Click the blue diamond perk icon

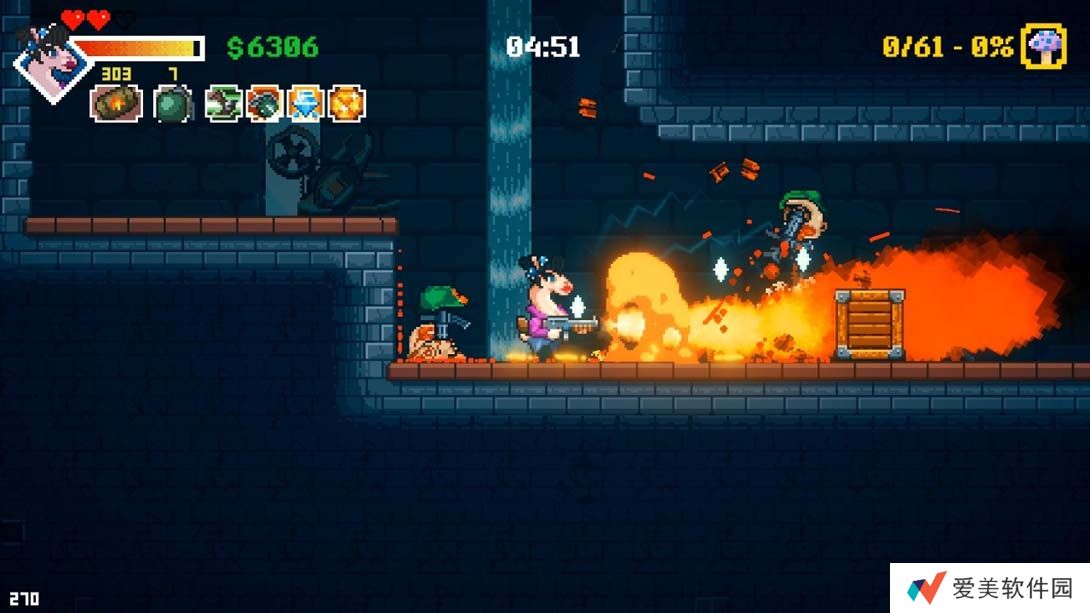pyautogui.click(x=305, y=103)
